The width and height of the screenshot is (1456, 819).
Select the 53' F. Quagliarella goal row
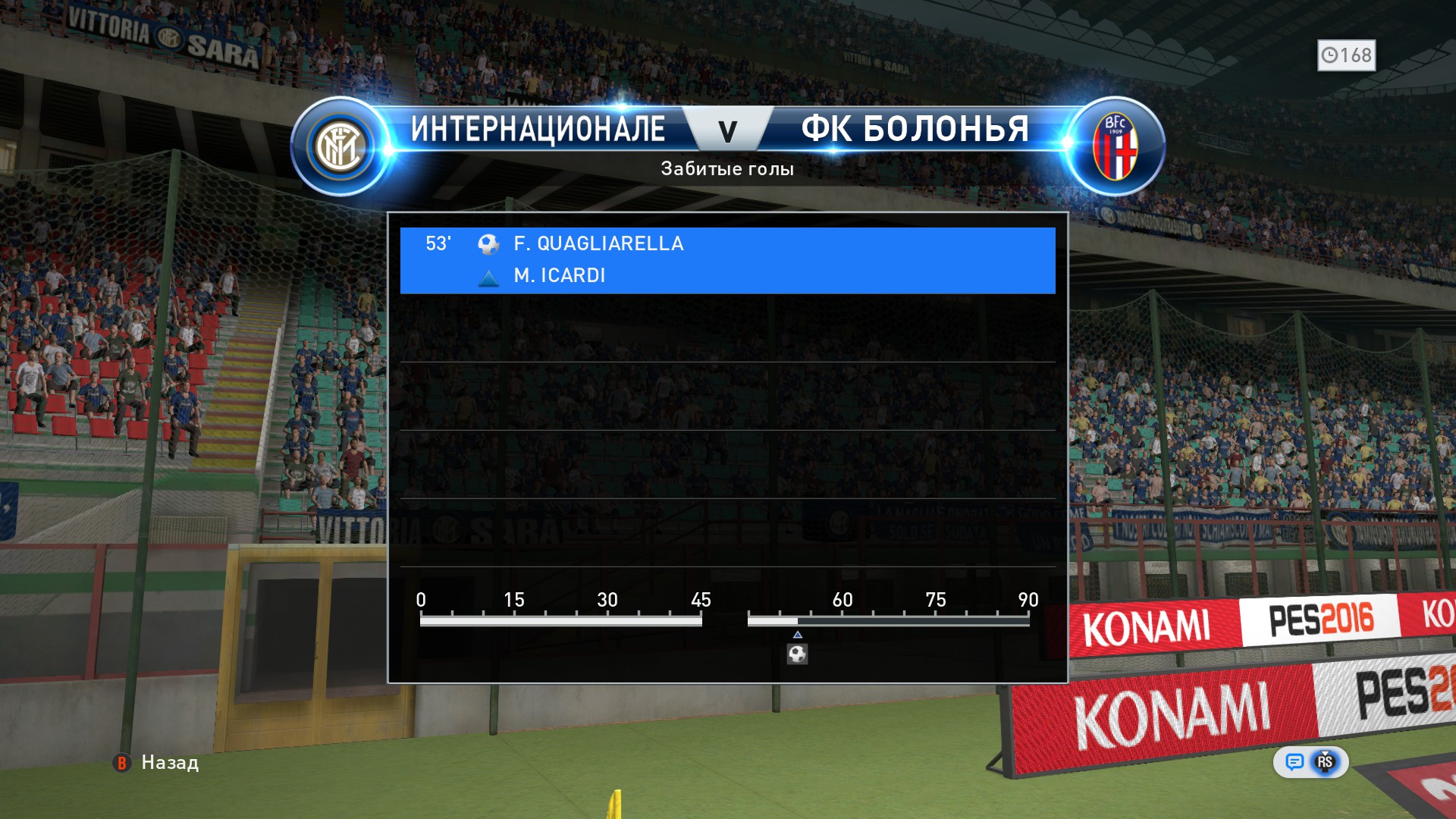726,259
